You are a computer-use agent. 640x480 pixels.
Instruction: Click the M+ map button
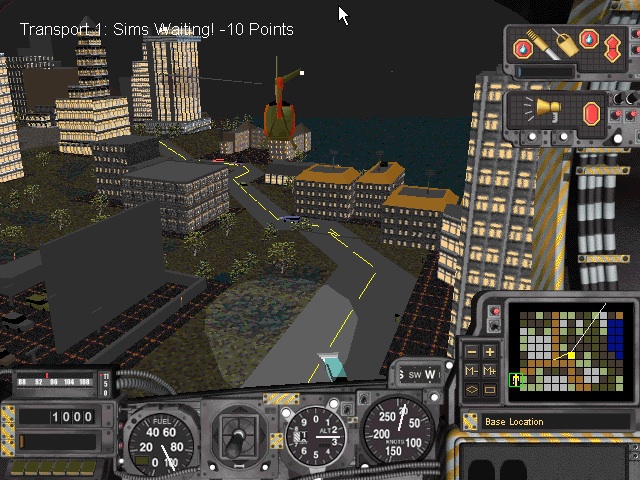point(490,370)
